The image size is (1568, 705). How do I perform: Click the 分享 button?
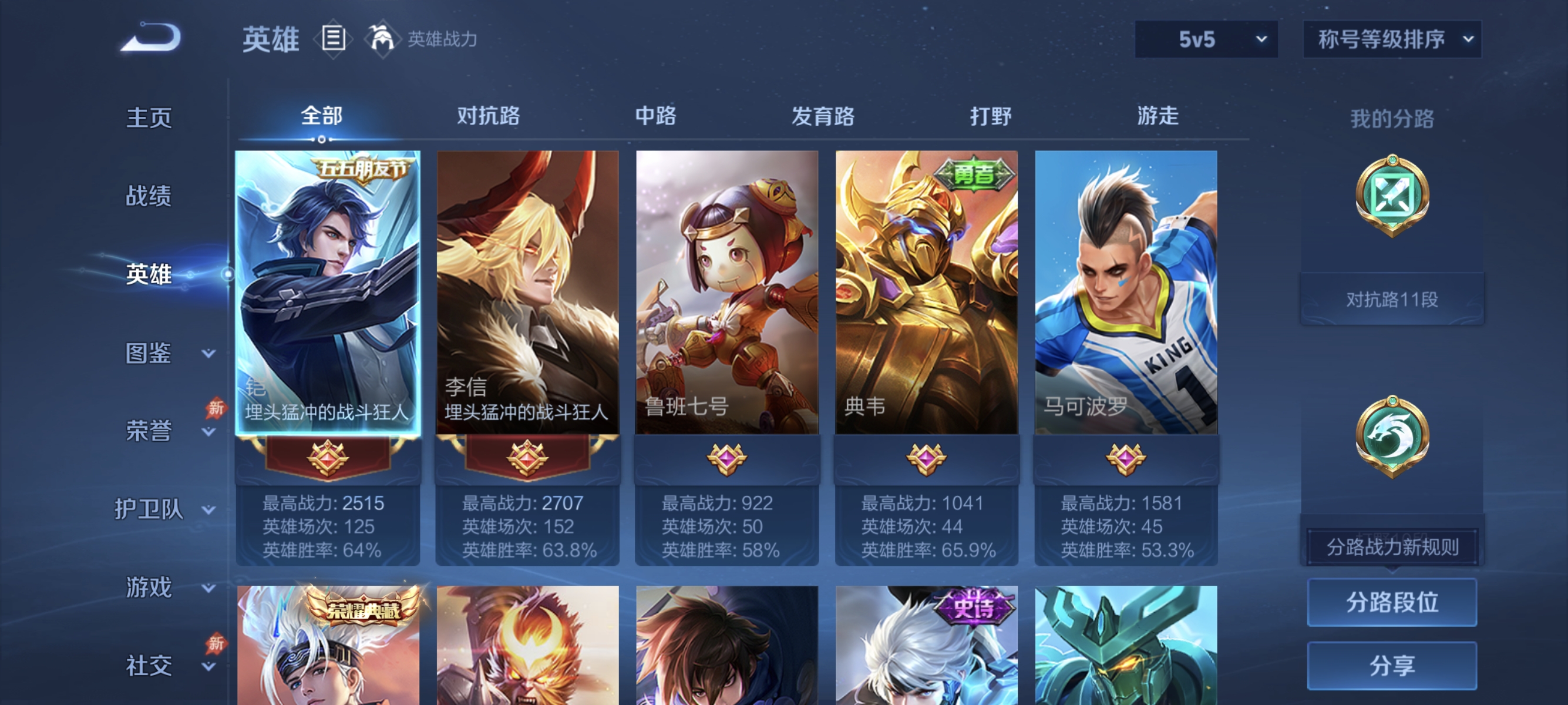click(1392, 666)
